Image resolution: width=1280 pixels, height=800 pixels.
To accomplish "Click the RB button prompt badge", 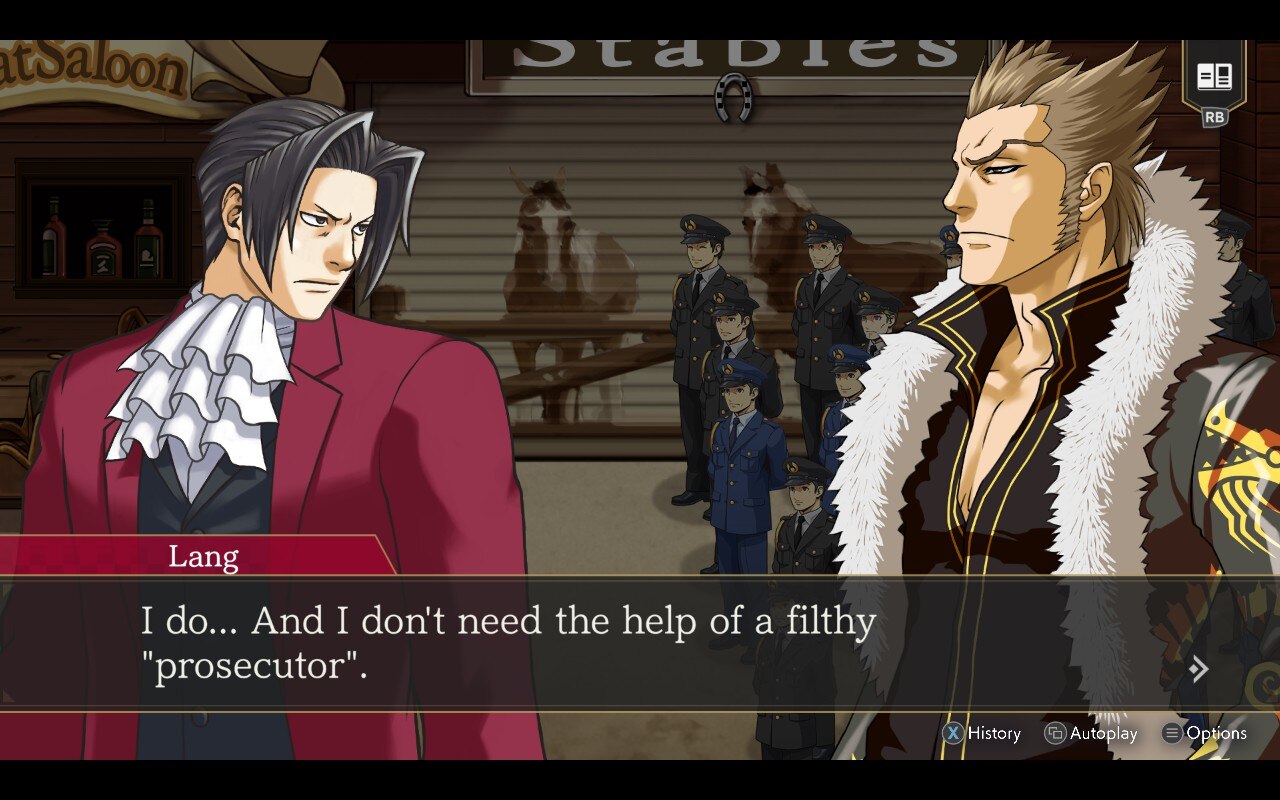I will [x=1213, y=118].
